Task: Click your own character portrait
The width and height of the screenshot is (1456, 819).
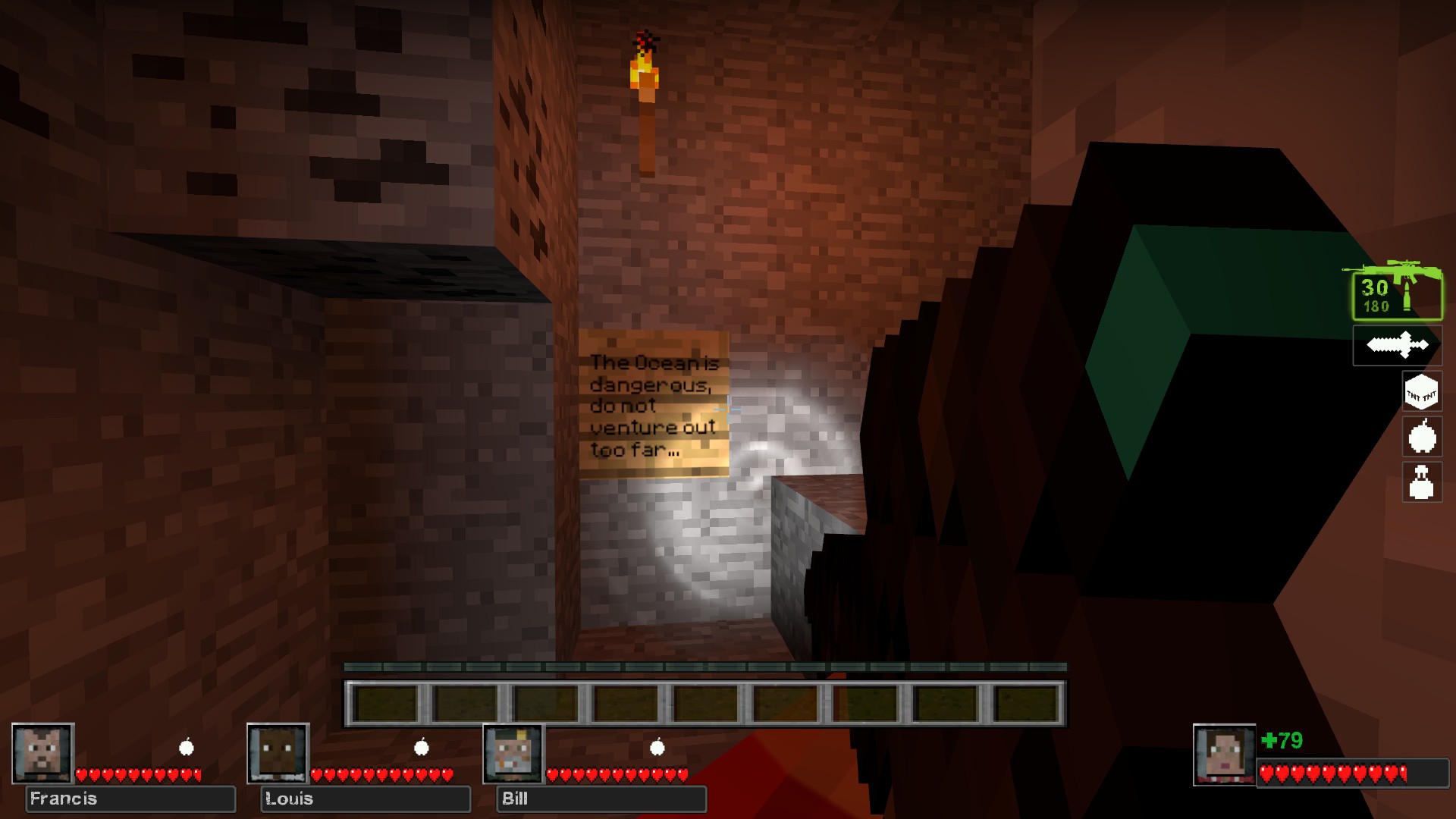Action: click(x=1224, y=755)
